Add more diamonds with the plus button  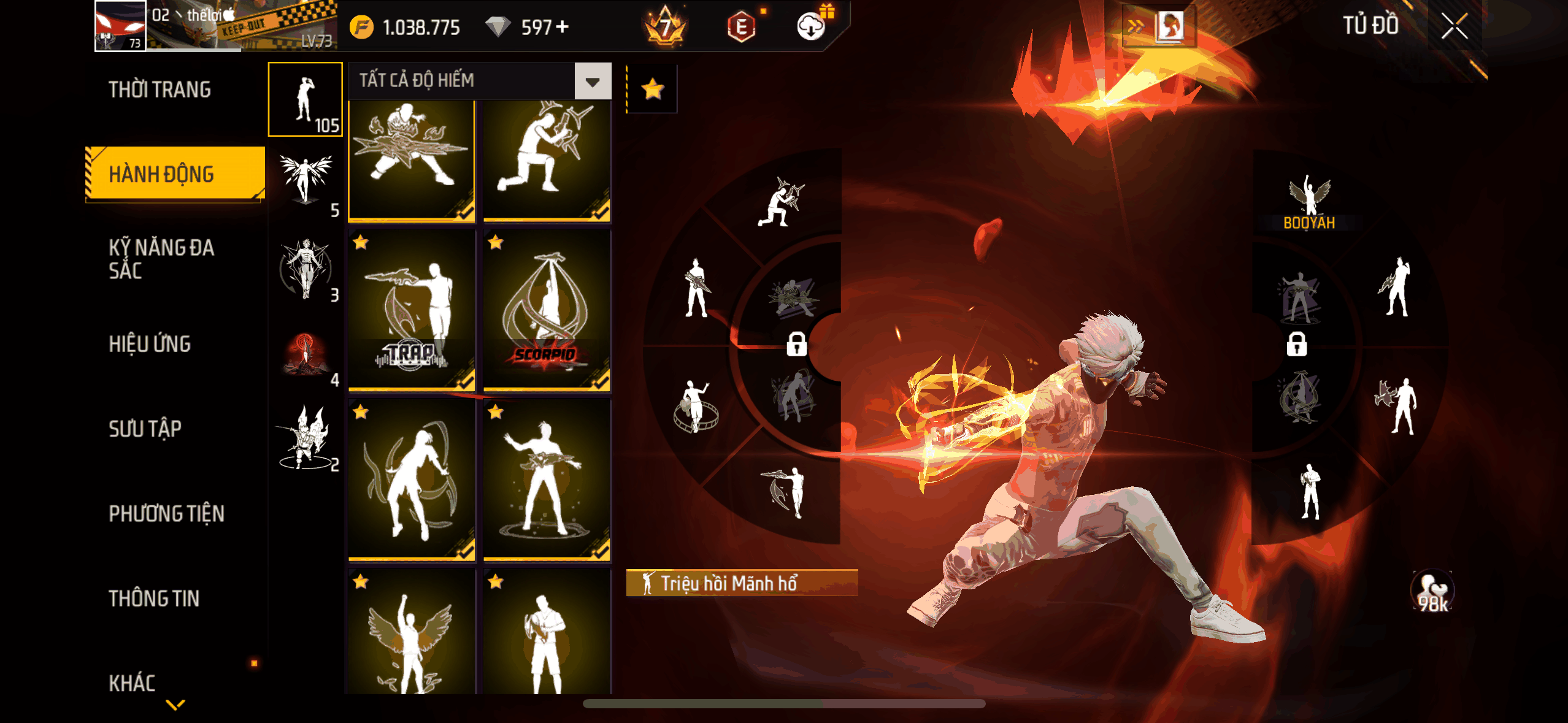click(562, 27)
